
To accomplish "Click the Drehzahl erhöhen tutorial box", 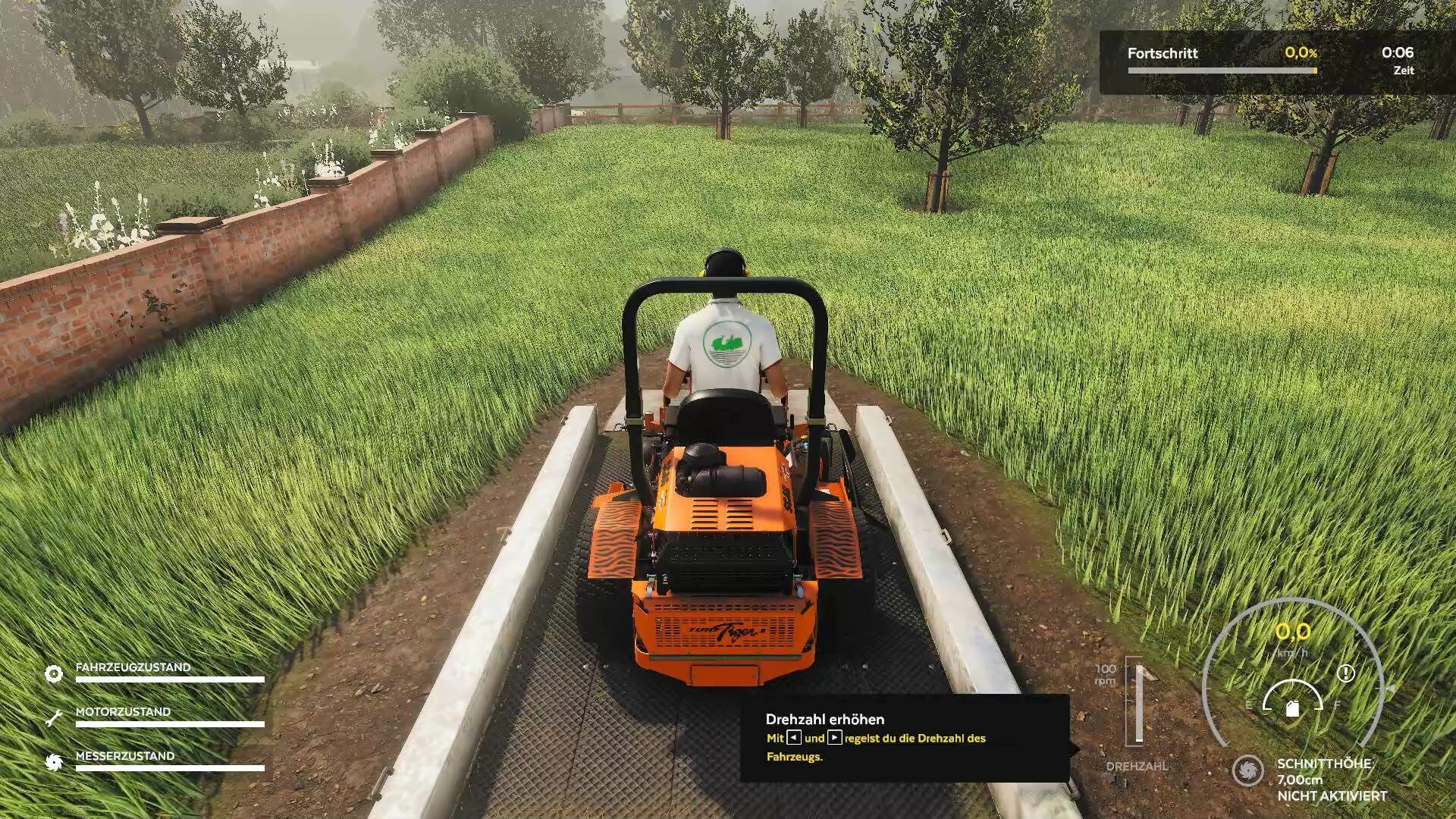I will coord(905,738).
